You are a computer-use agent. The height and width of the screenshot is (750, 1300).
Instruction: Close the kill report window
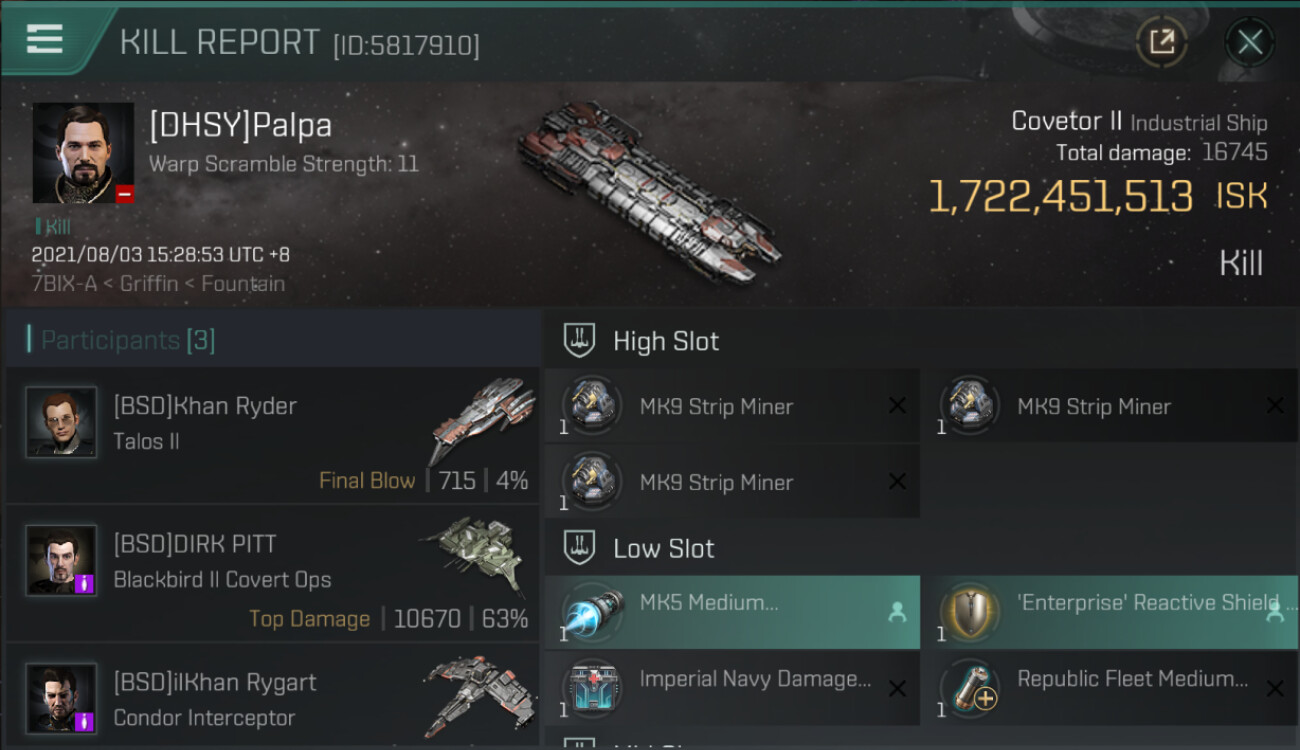tap(1249, 42)
